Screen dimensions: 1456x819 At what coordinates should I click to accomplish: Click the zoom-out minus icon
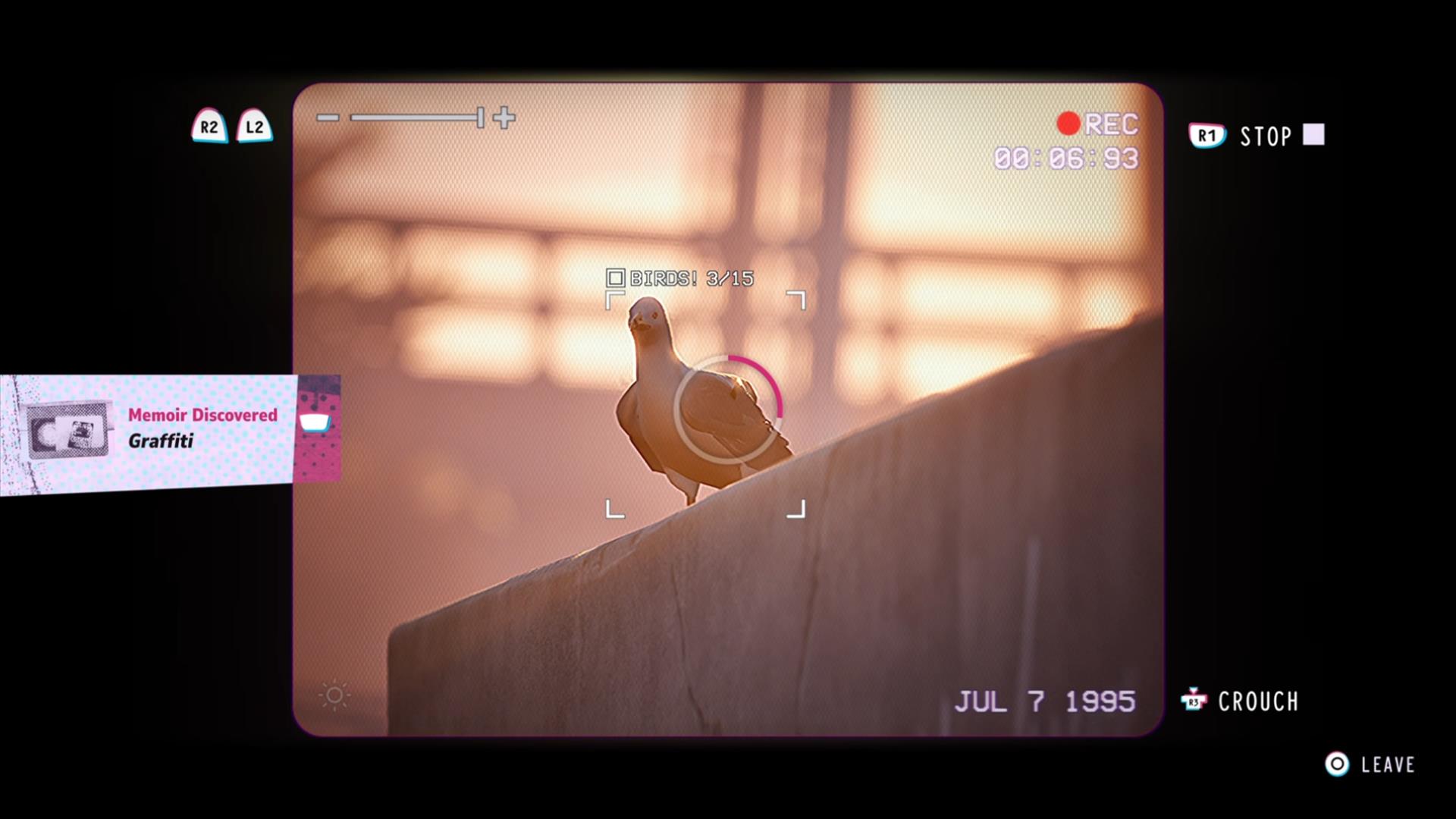pos(328,118)
